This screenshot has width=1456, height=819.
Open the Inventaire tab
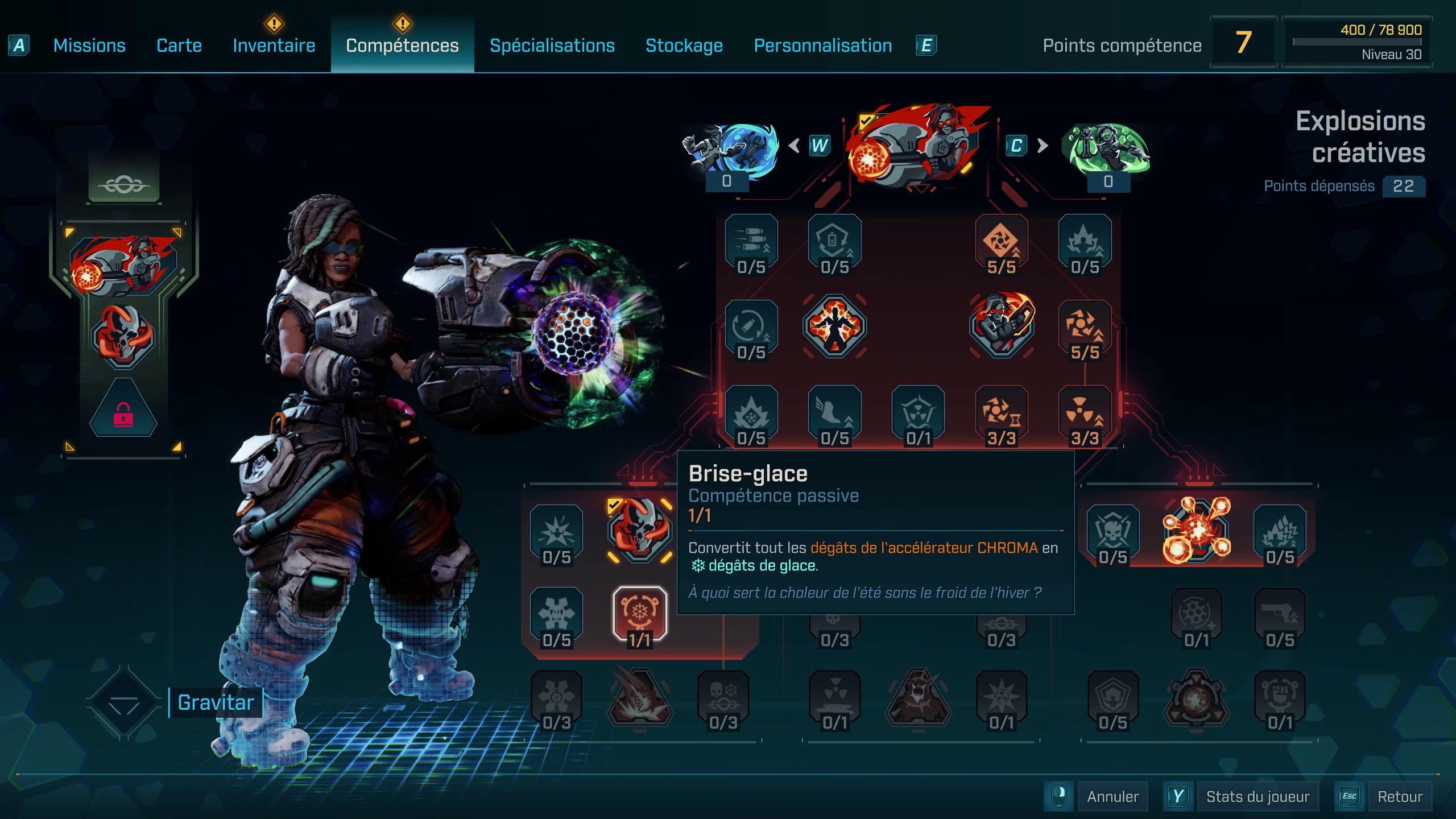coord(274,45)
